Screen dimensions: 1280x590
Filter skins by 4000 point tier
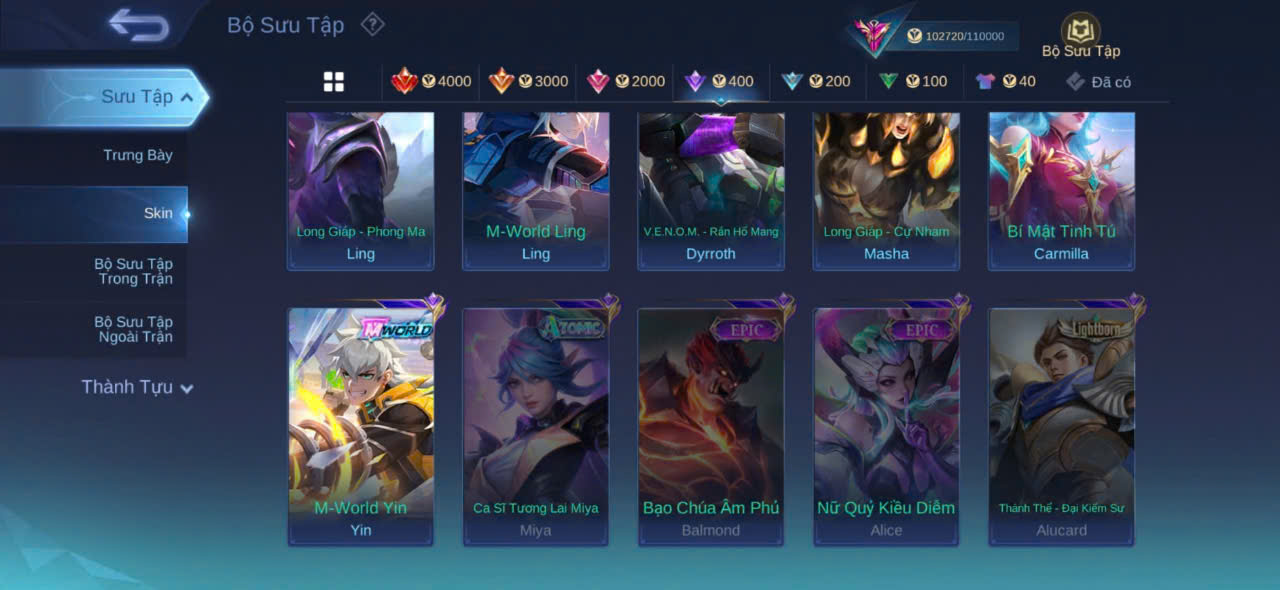[x=431, y=81]
